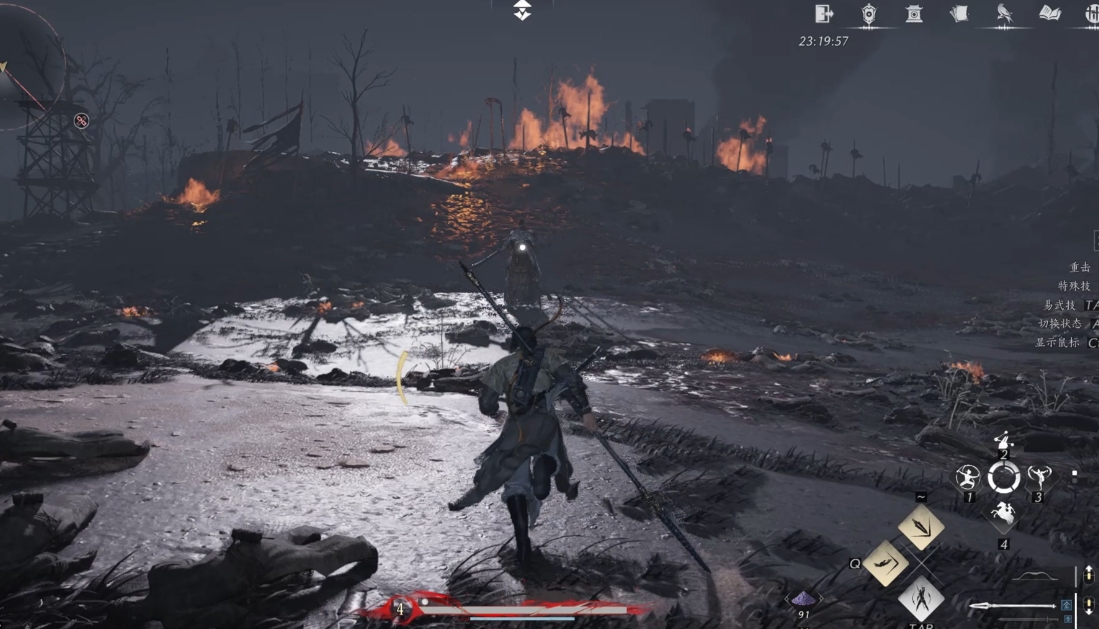Viewport: 1099px width, 629px height.
Task: Click the bird icon in top bar
Action: pyautogui.click(x=1004, y=13)
